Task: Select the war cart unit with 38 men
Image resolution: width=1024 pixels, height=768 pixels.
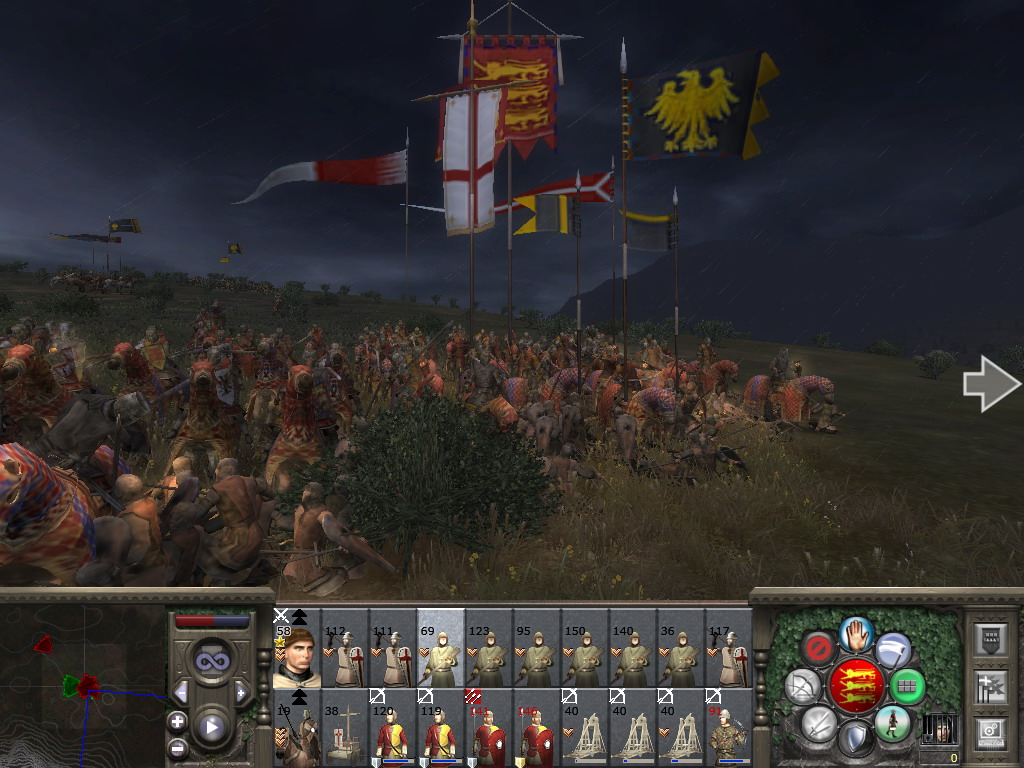Action: tap(344, 729)
